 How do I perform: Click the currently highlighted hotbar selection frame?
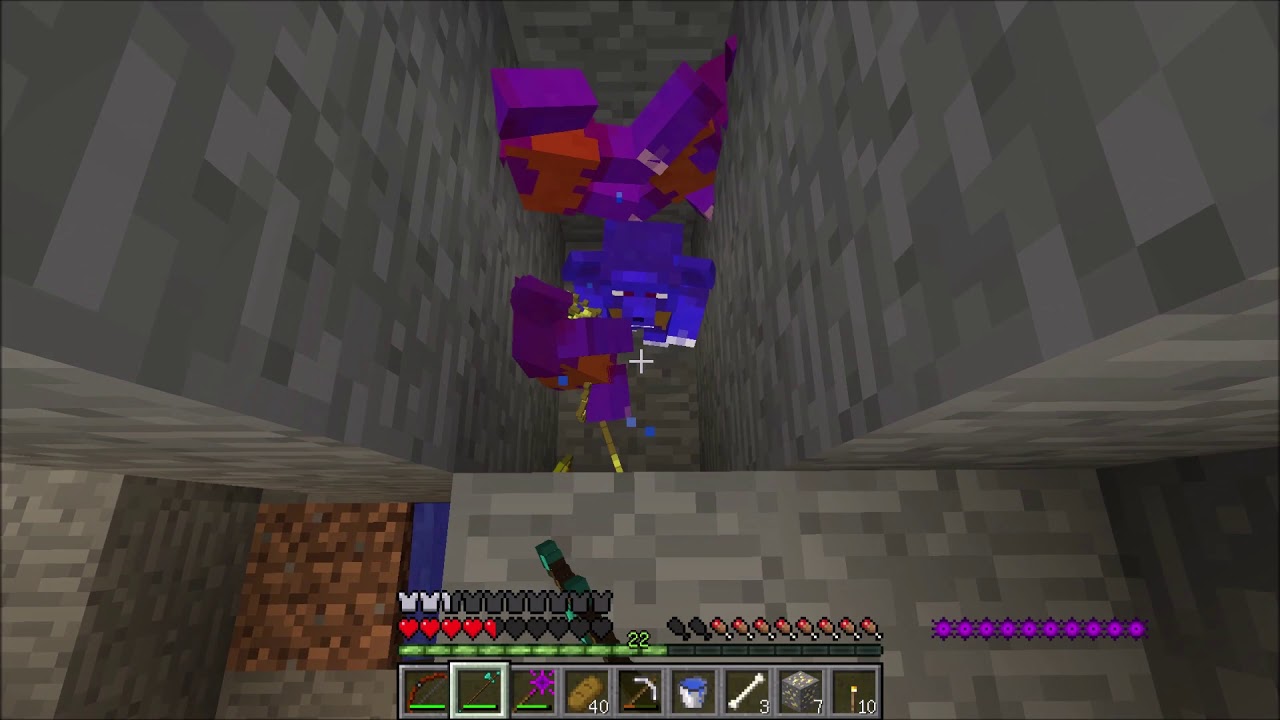point(477,690)
